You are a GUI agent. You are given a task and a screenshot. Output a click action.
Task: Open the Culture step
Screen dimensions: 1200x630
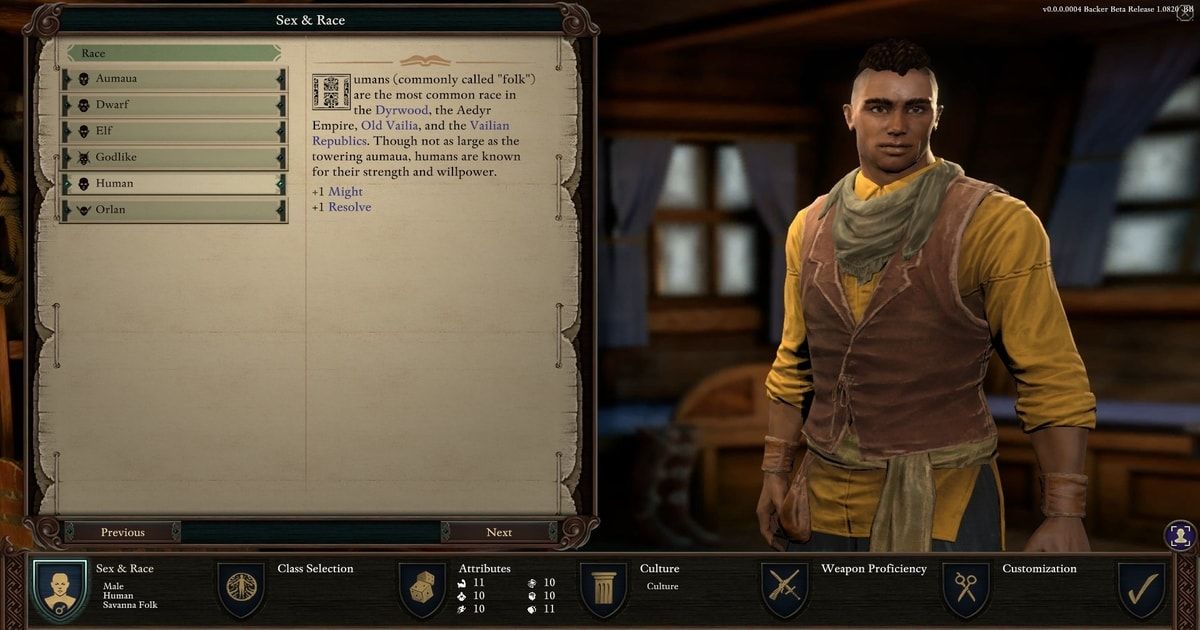click(x=604, y=588)
